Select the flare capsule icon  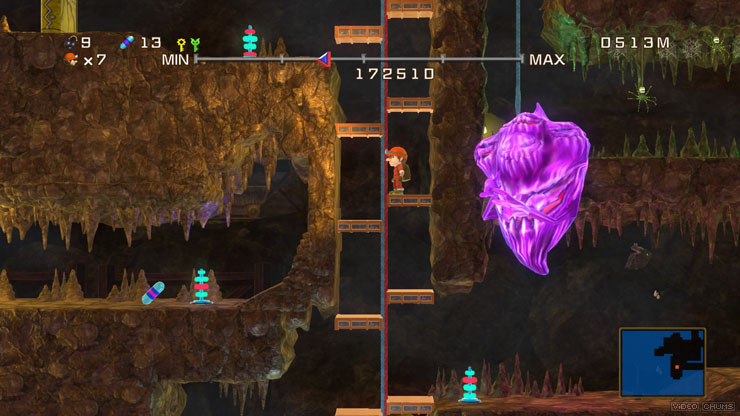127,42
